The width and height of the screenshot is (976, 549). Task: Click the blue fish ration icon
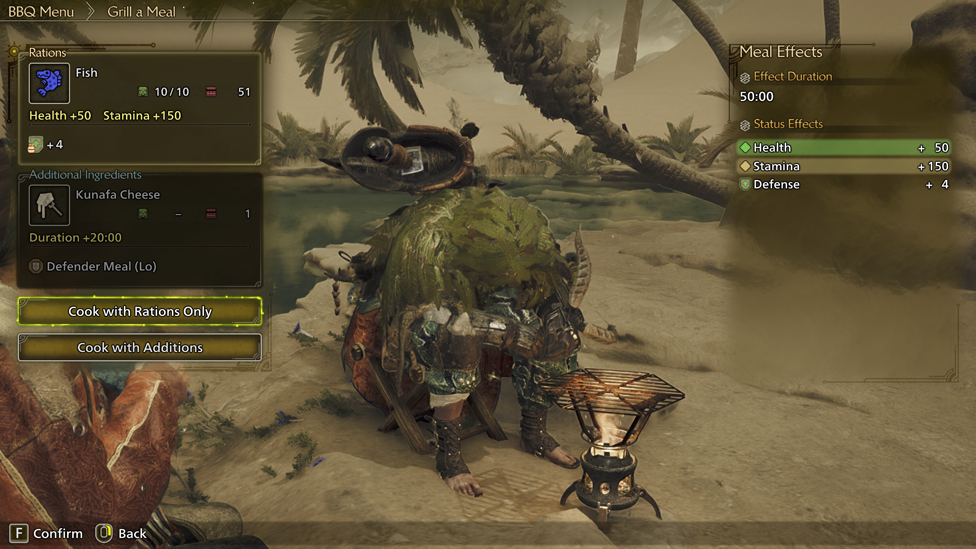(x=49, y=84)
